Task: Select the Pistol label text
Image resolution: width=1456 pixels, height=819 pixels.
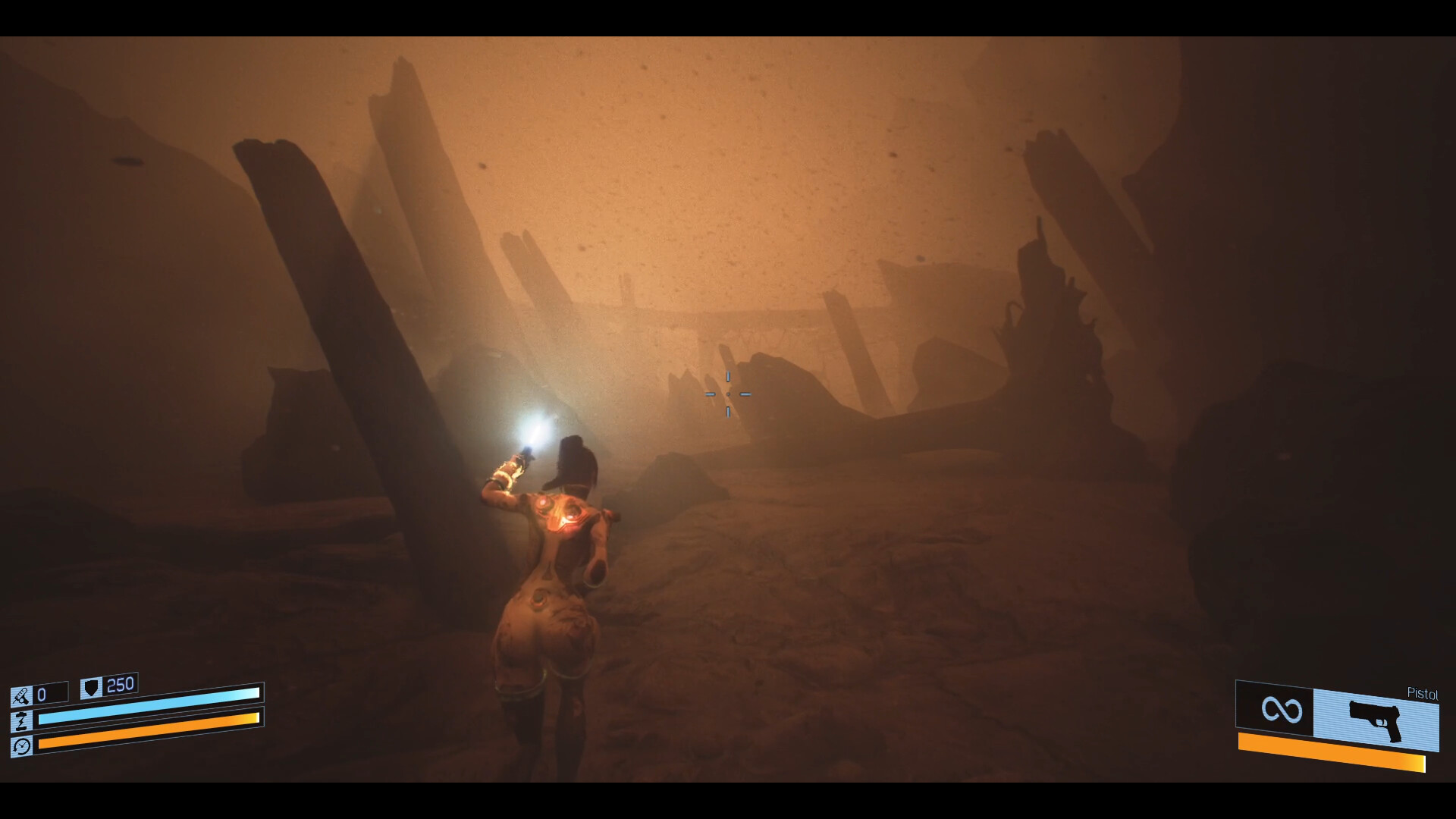Action: point(1423,693)
